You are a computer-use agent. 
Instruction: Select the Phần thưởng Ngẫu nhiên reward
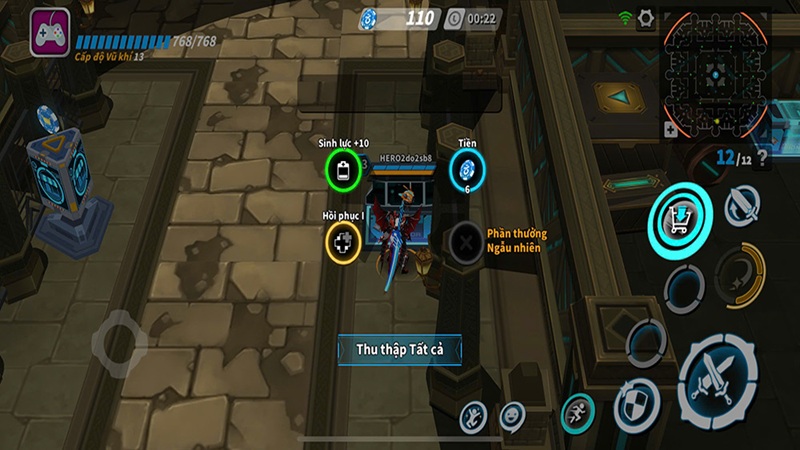tap(466, 241)
